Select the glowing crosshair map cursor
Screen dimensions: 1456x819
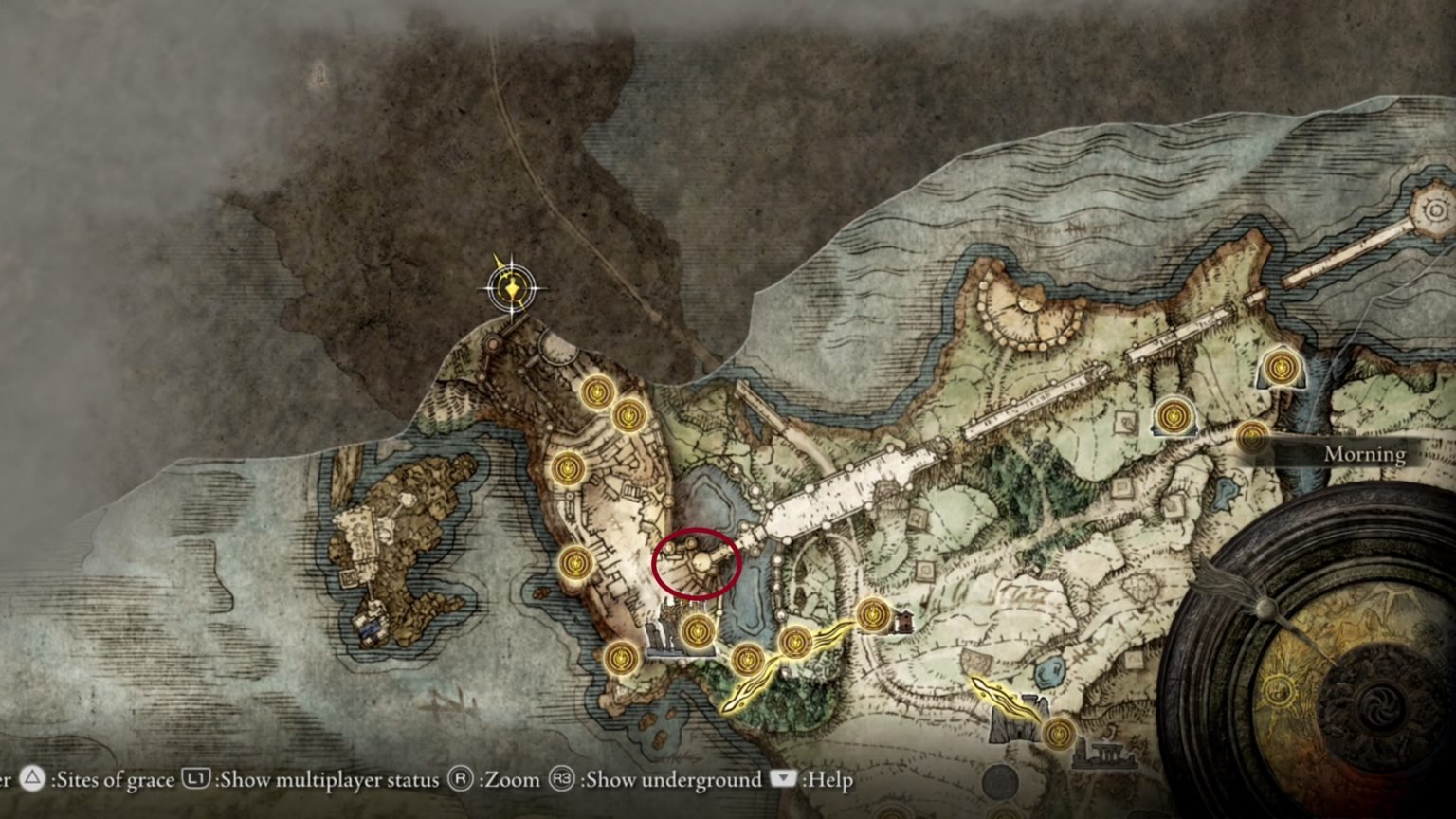(x=512, y=284)
